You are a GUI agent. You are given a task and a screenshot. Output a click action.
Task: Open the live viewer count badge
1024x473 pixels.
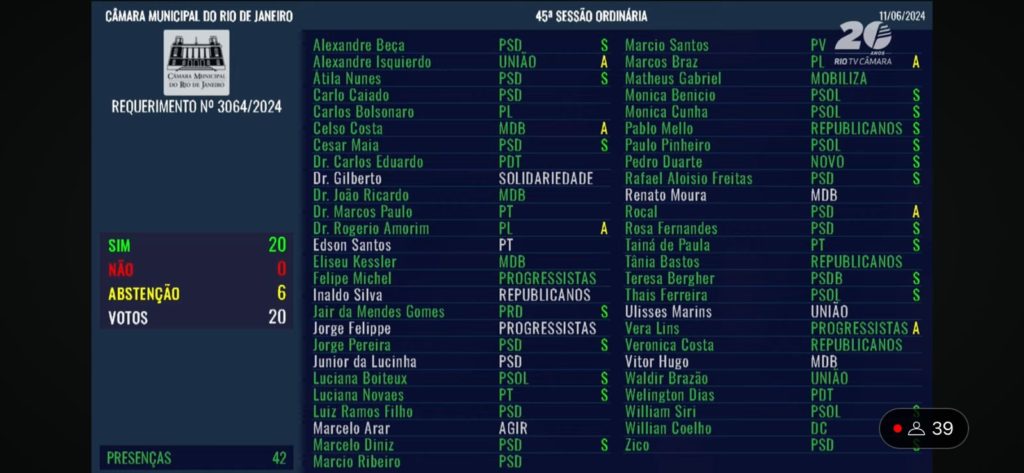tap(924, 429)
